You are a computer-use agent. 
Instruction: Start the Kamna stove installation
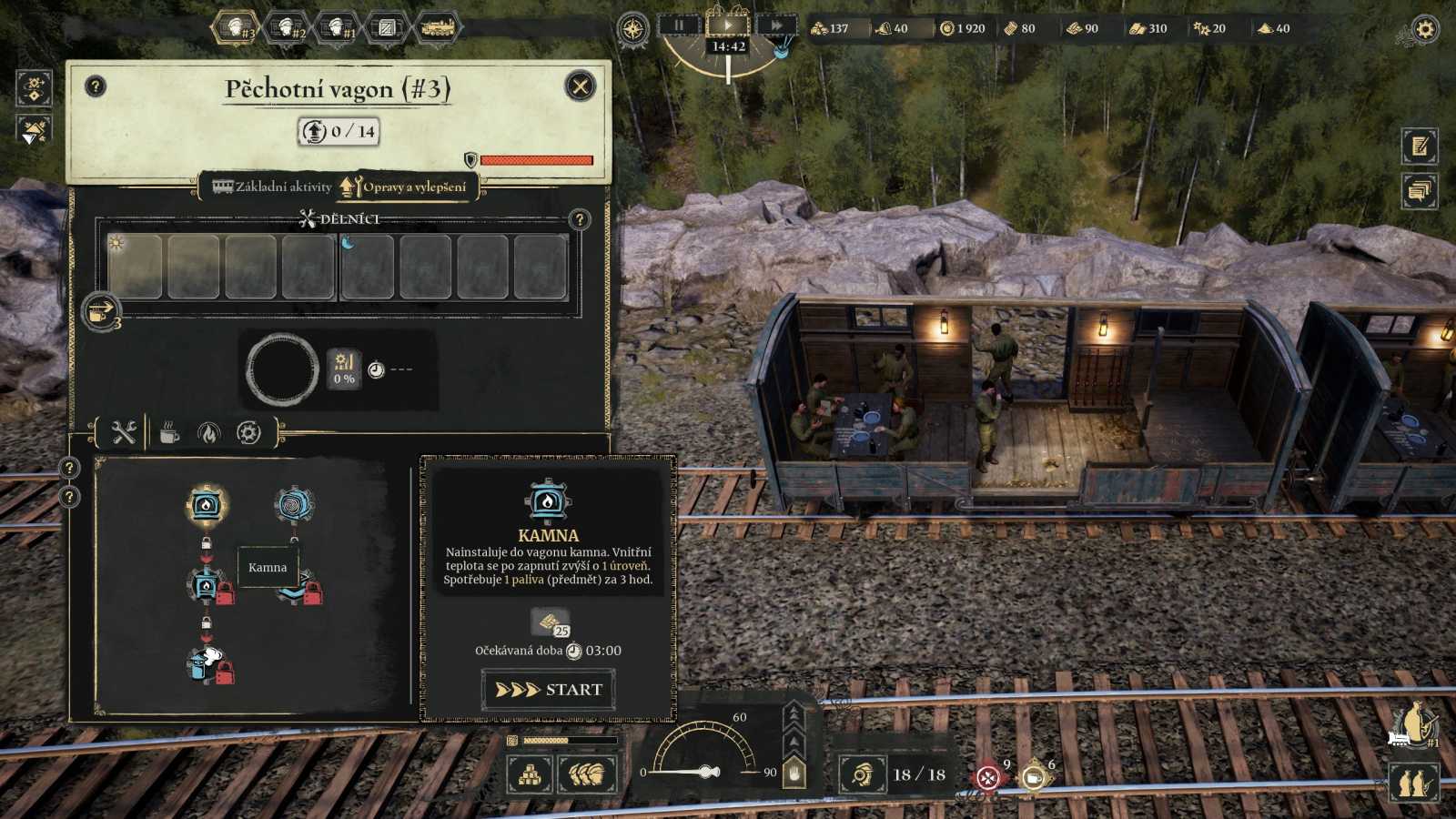(548, 690)
